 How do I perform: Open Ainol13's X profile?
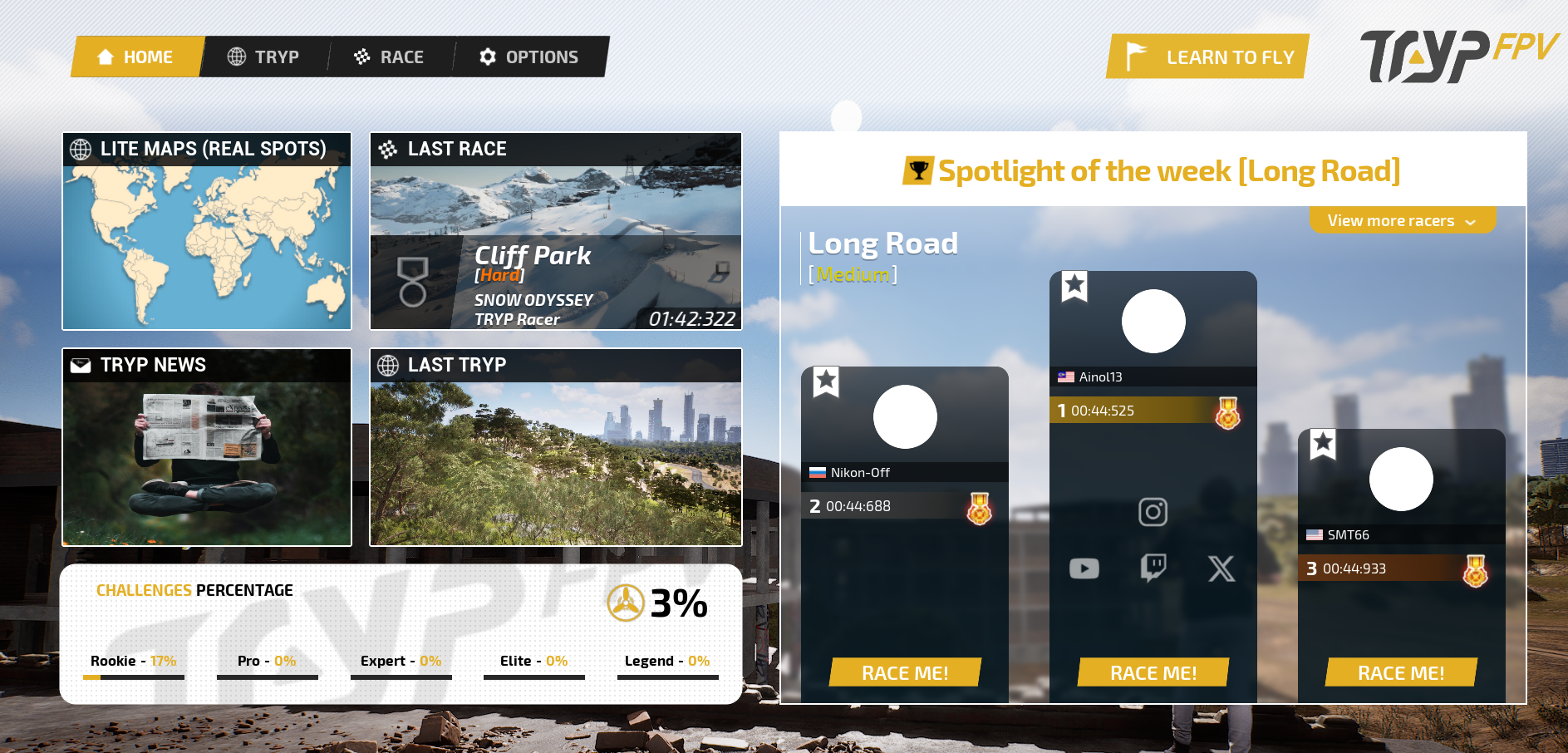[1221, 568]
